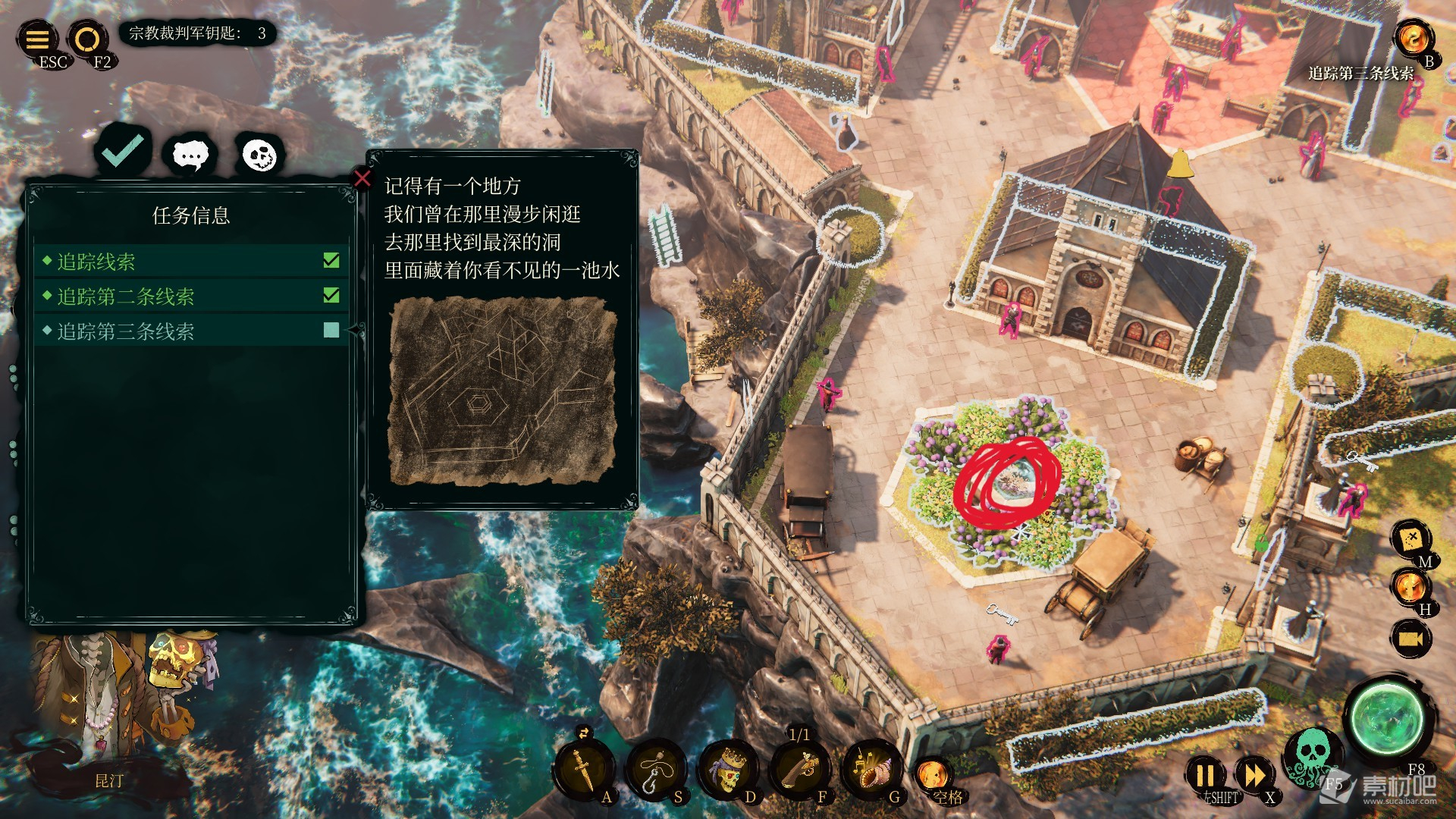Click the golden ring icon labeled F2

pos(86,39)
